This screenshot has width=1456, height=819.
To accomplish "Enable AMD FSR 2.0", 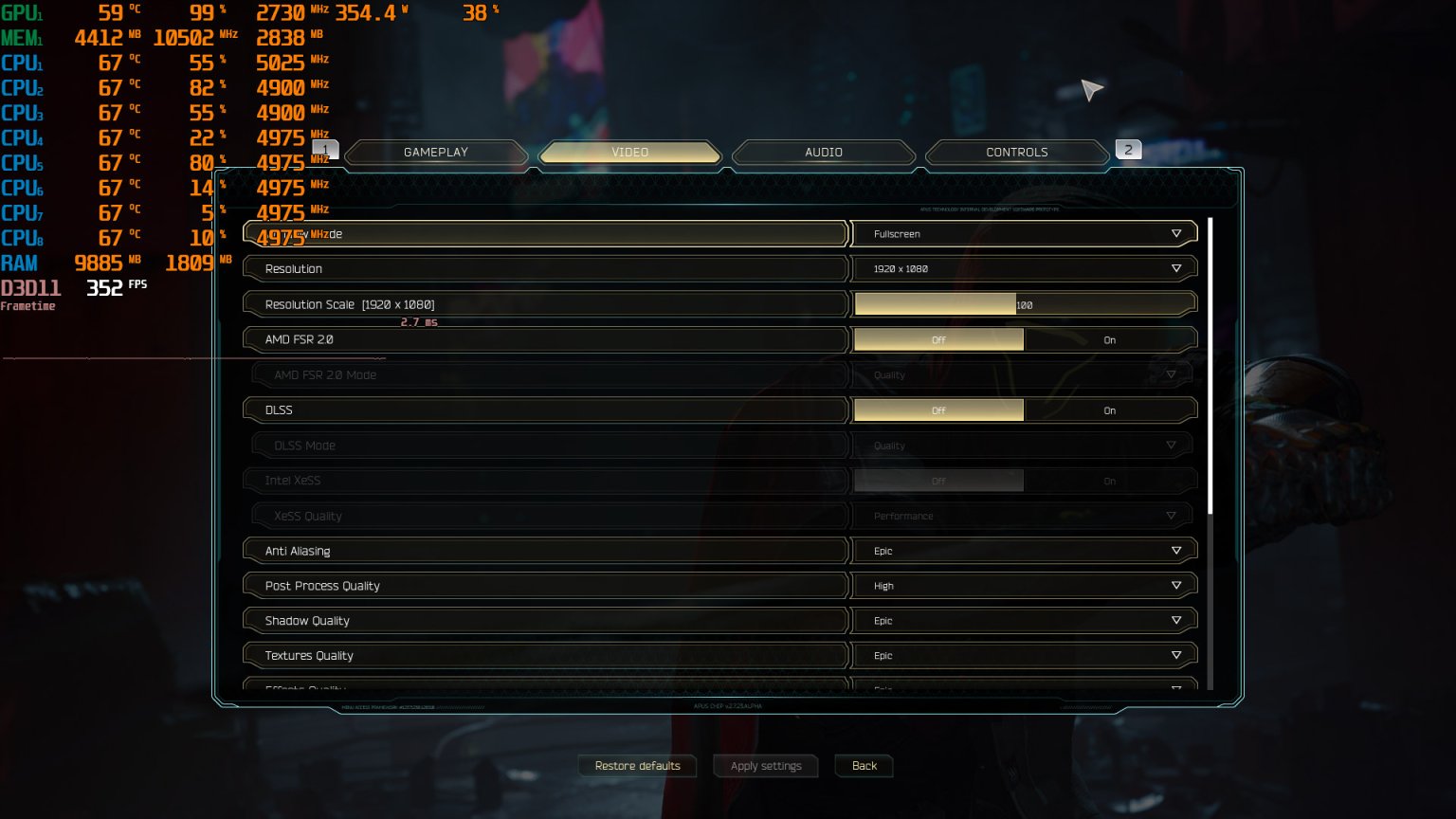I will click(x=1109, y=339).
